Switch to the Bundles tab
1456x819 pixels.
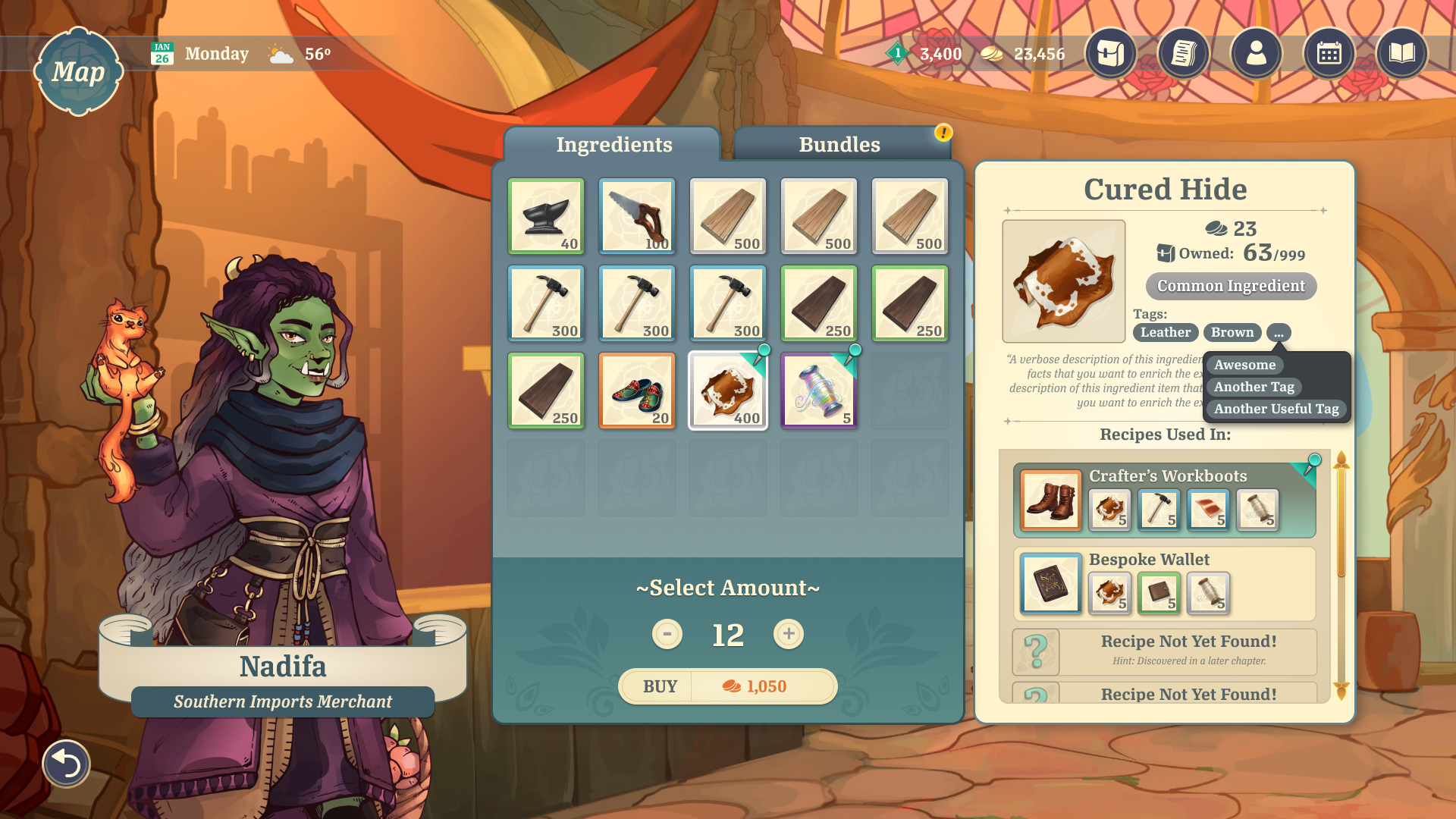[839, 144]
